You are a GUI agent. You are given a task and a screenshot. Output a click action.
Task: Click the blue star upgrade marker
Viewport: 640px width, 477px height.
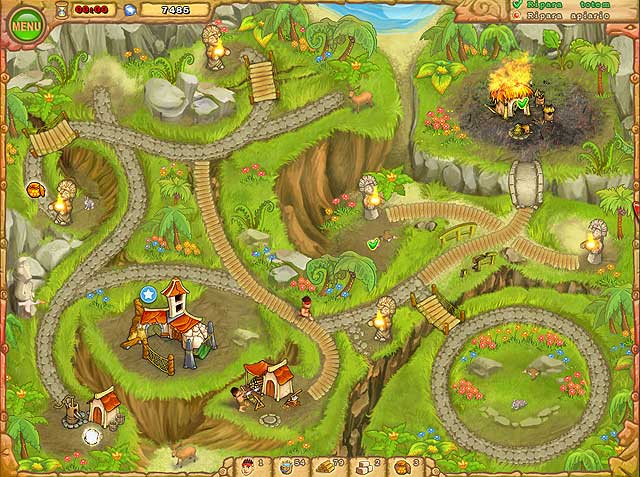click(149, 294)
